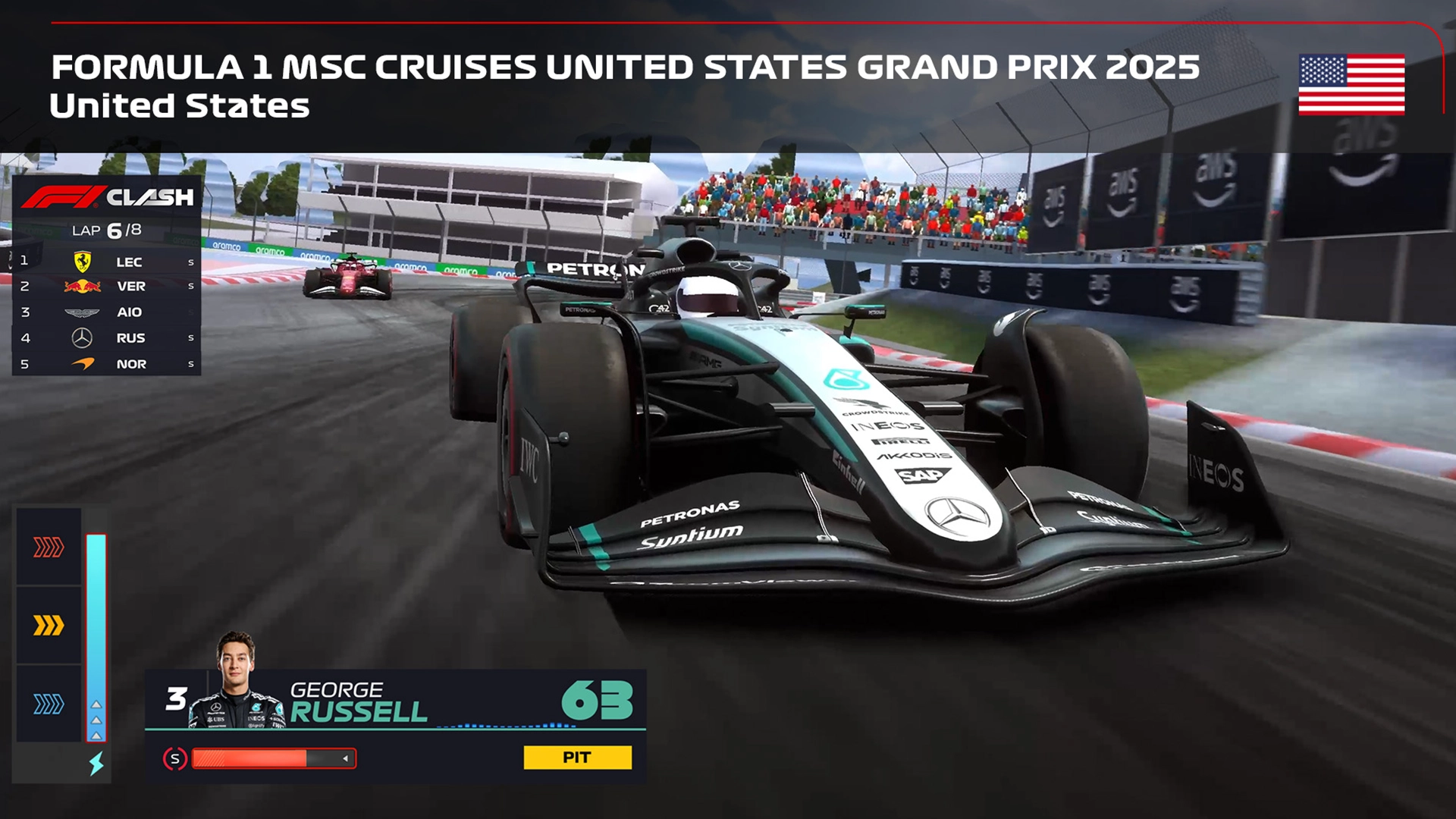Switch to the blue chevron conserve pace mode

(49, 704)
